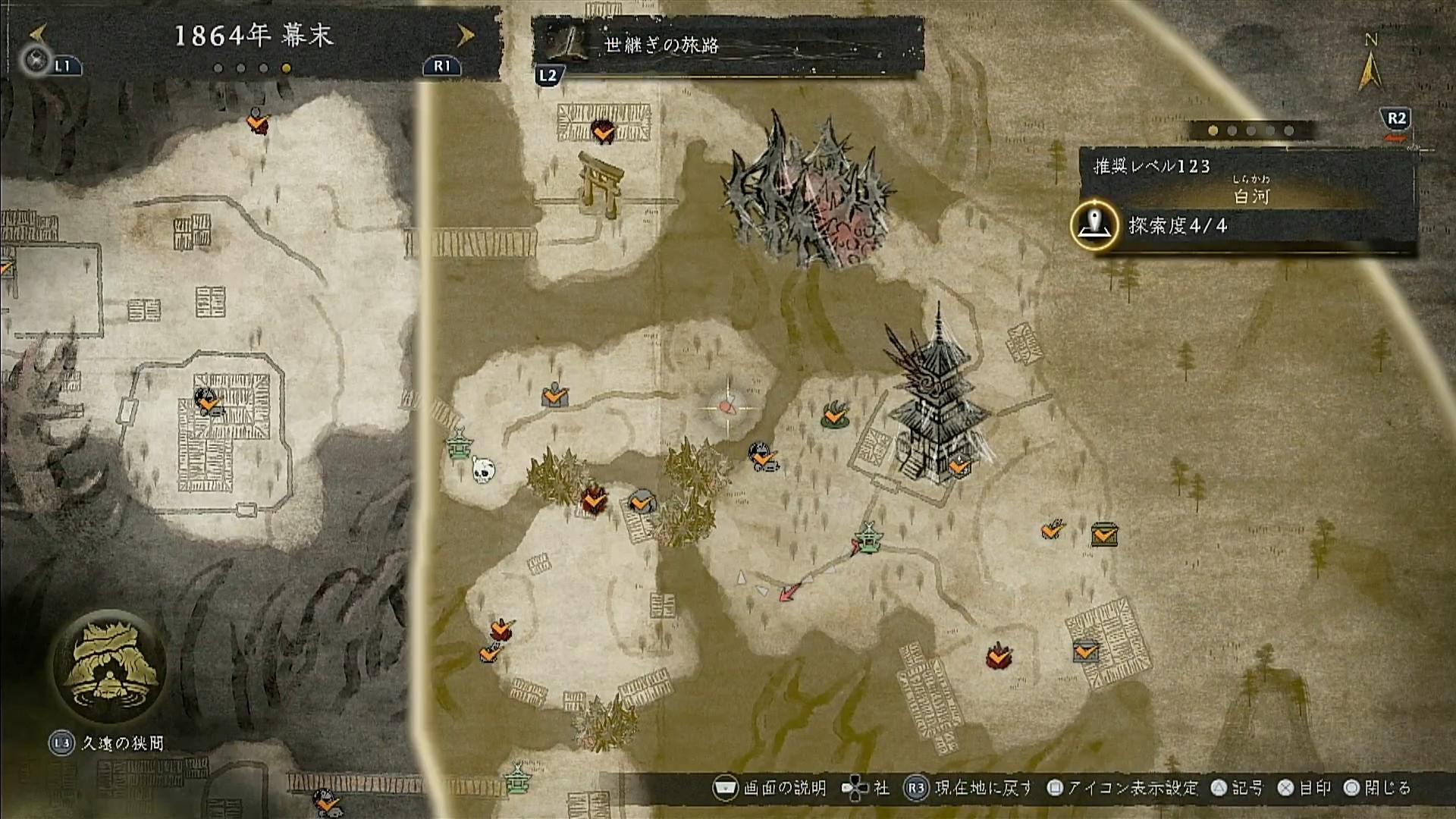Open the 久遠の狭間 emblem
Screen dimensions: 1456x819
pos(111,667)
